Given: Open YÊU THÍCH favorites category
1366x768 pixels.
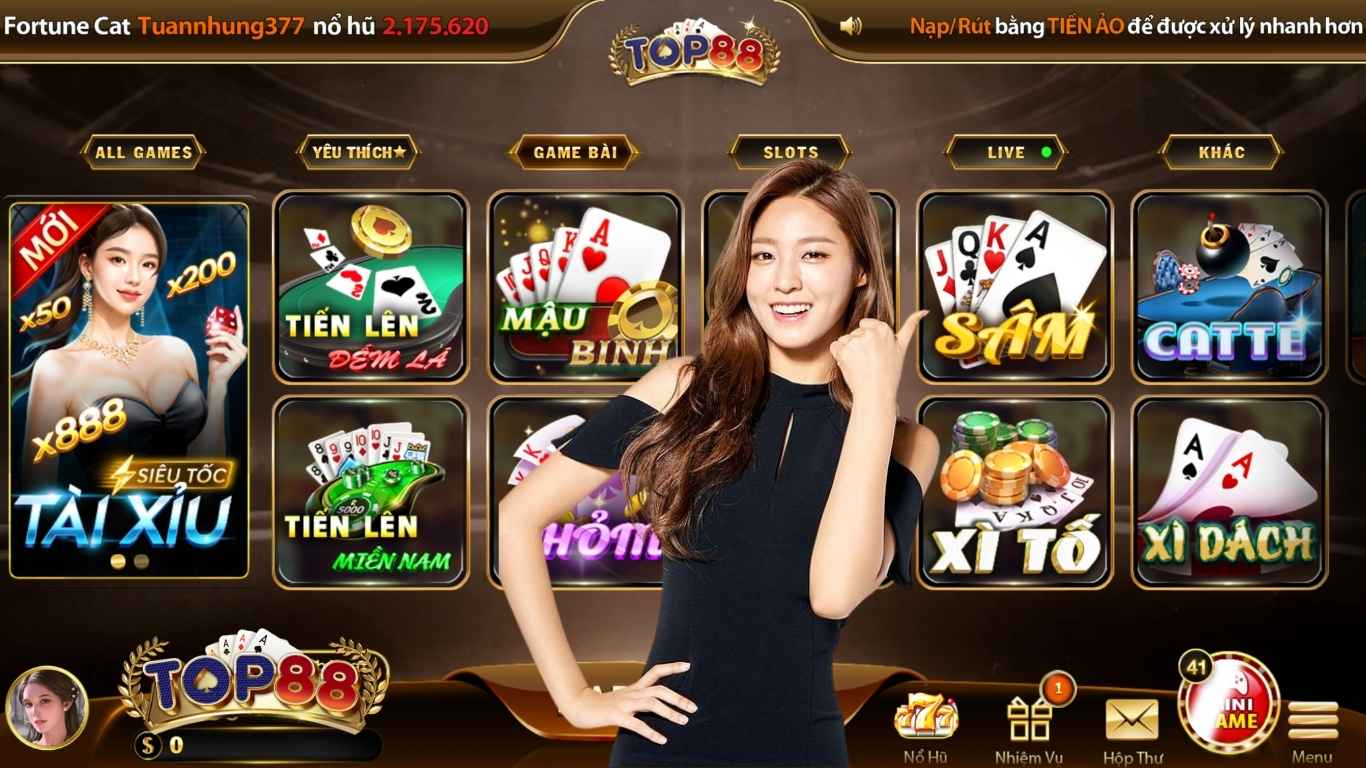Looking at the screenshot, I should 359,152.
